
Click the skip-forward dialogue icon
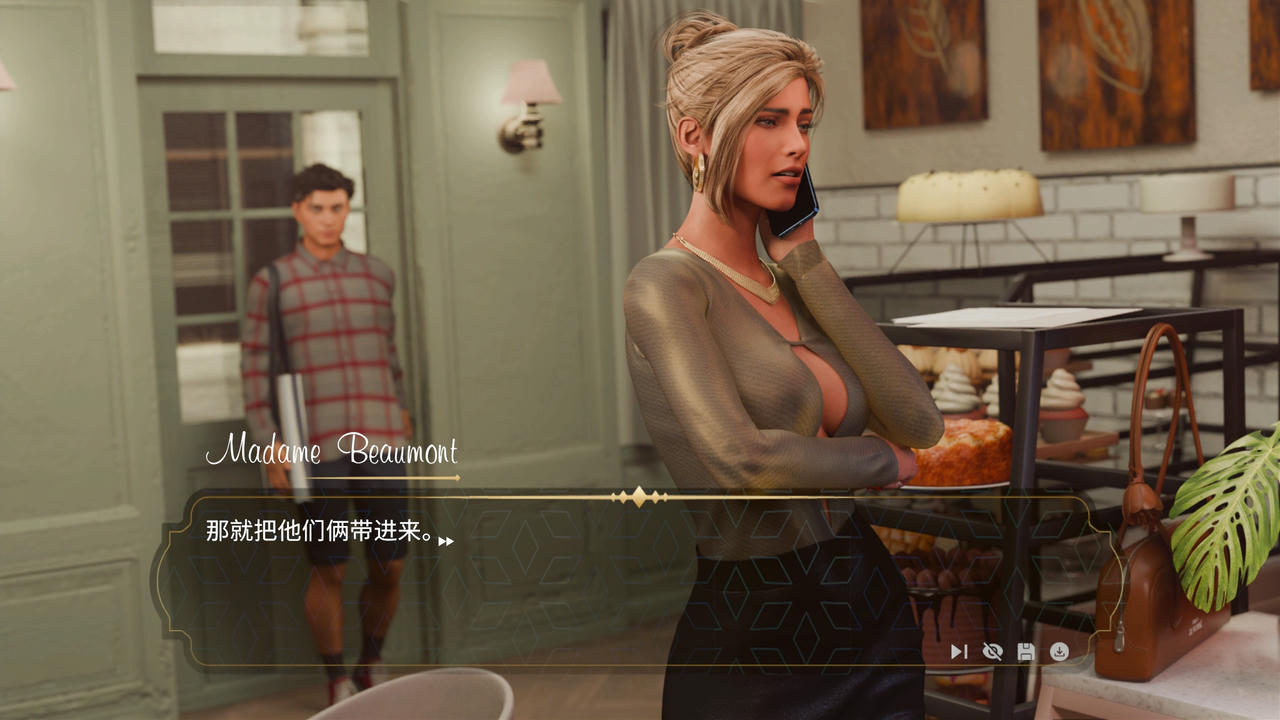click(958, 652)
